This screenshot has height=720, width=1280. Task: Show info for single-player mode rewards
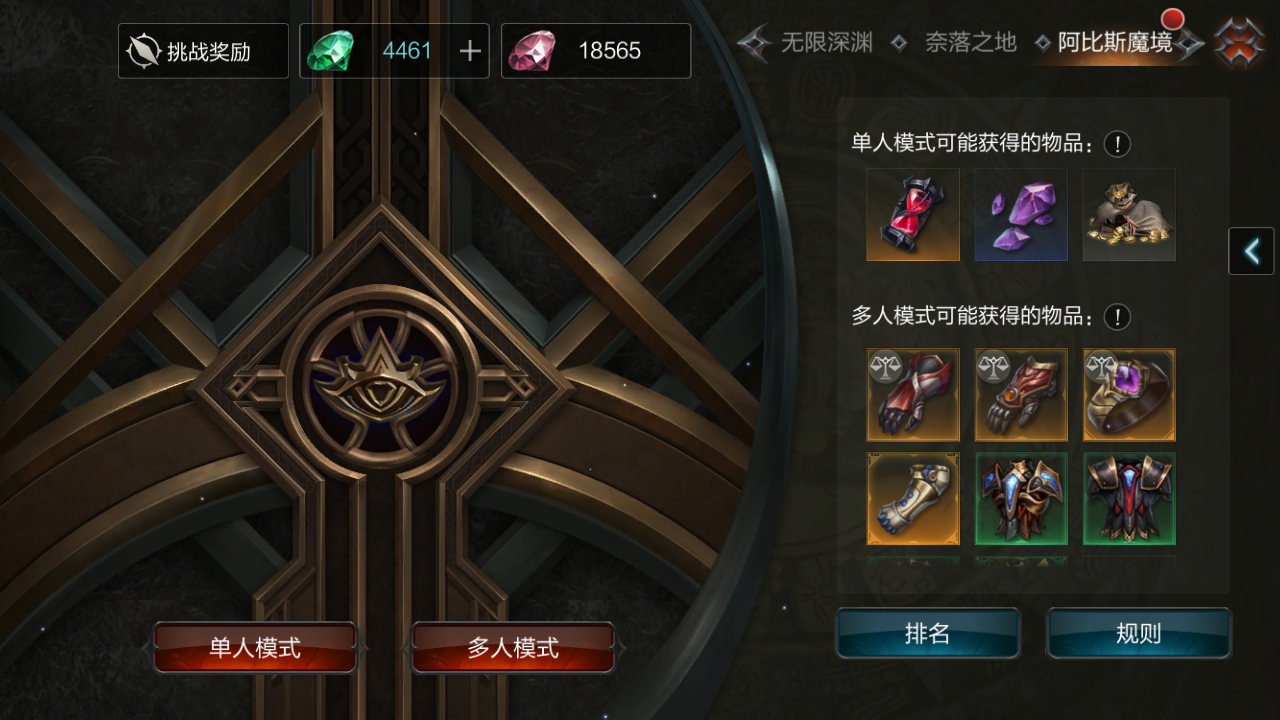coord(1117,144)
